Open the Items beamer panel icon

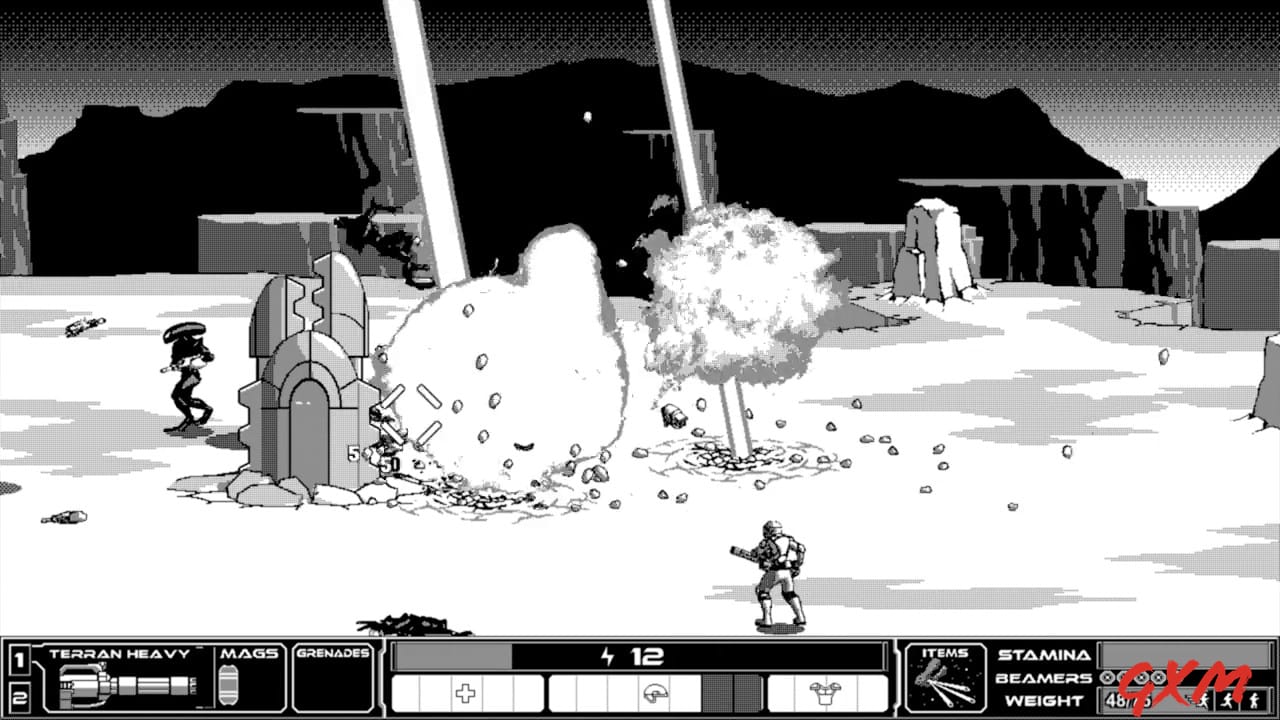click(x=945, y=687)
